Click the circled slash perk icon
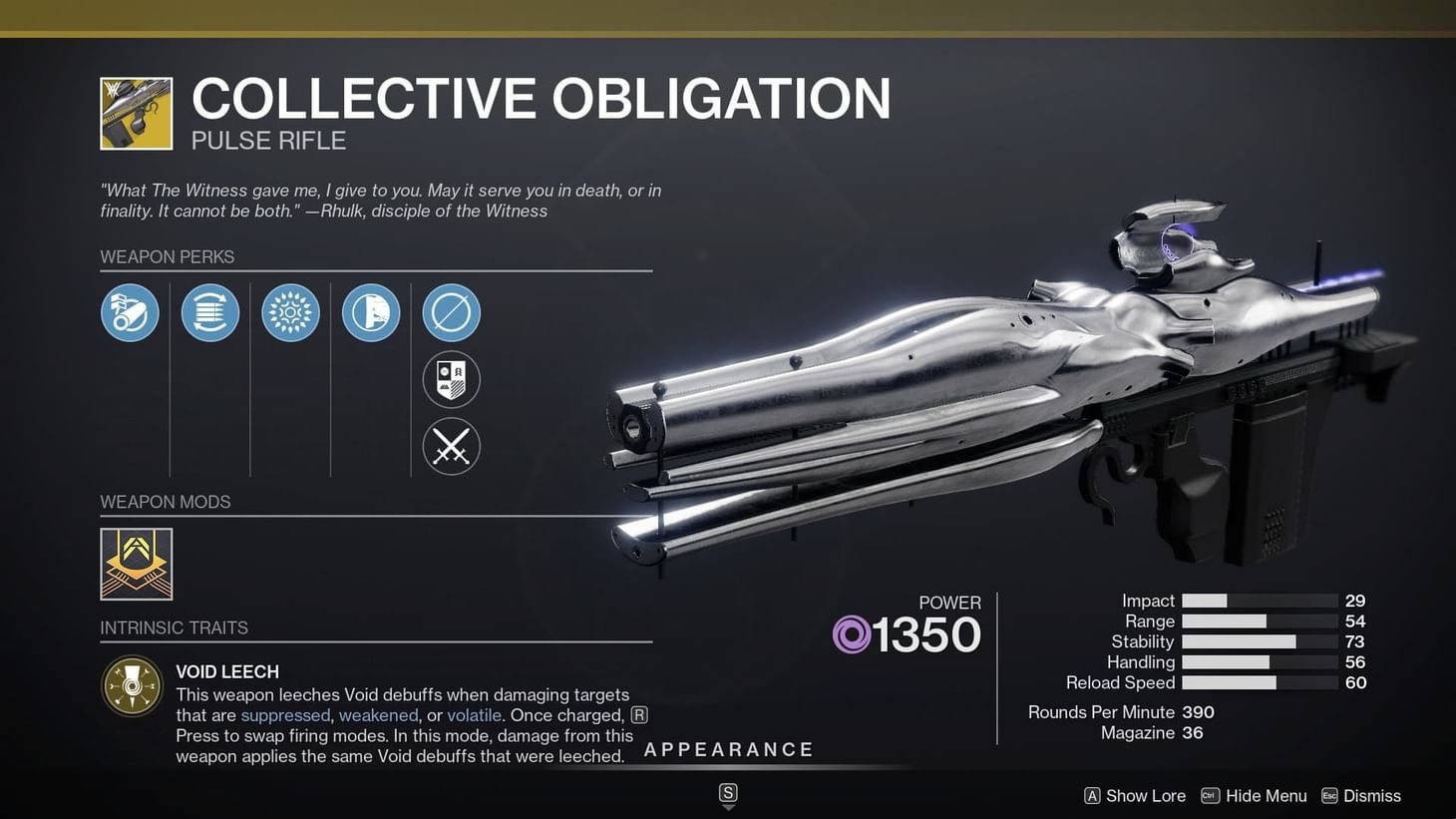The width and height of the screenshot is (1456, 819). (x=451, y=312)
